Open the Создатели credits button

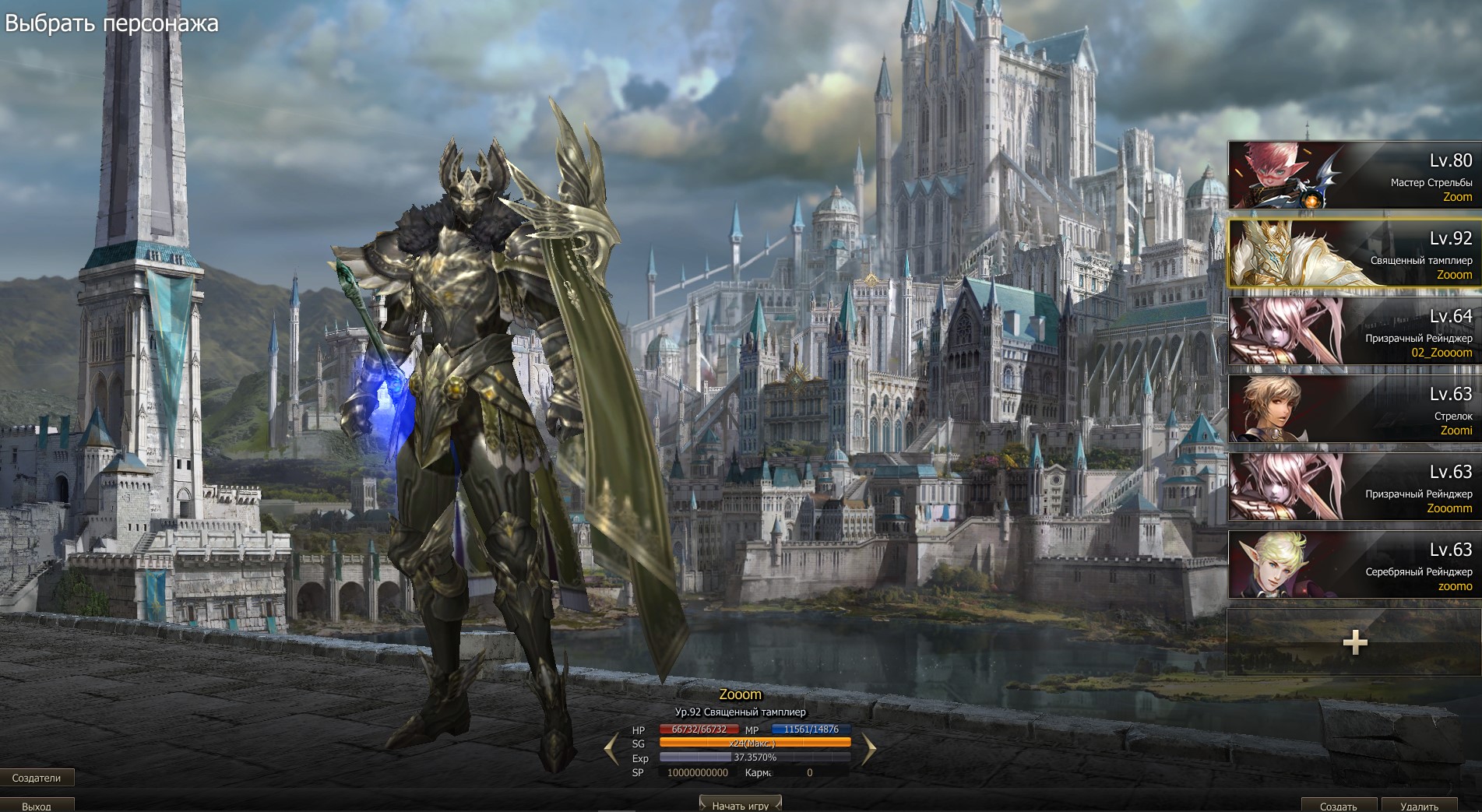click(37, 777)
